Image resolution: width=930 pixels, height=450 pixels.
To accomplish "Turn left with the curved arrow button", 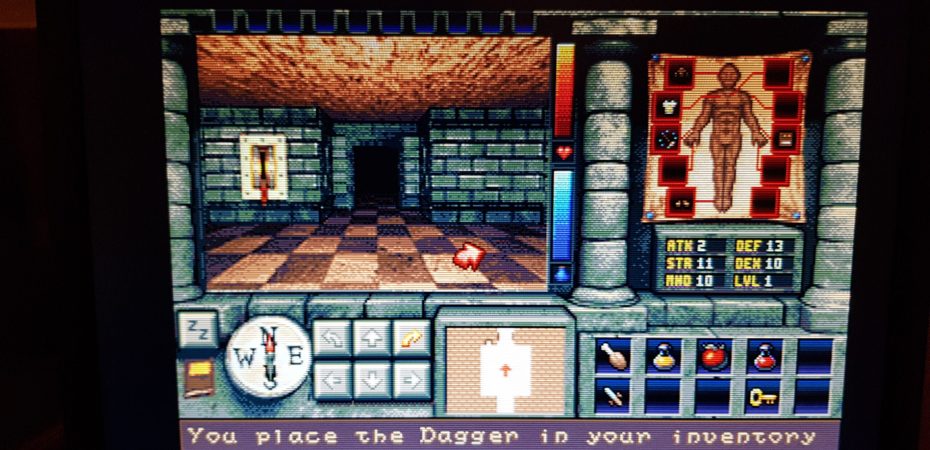I will click(332, 337).
